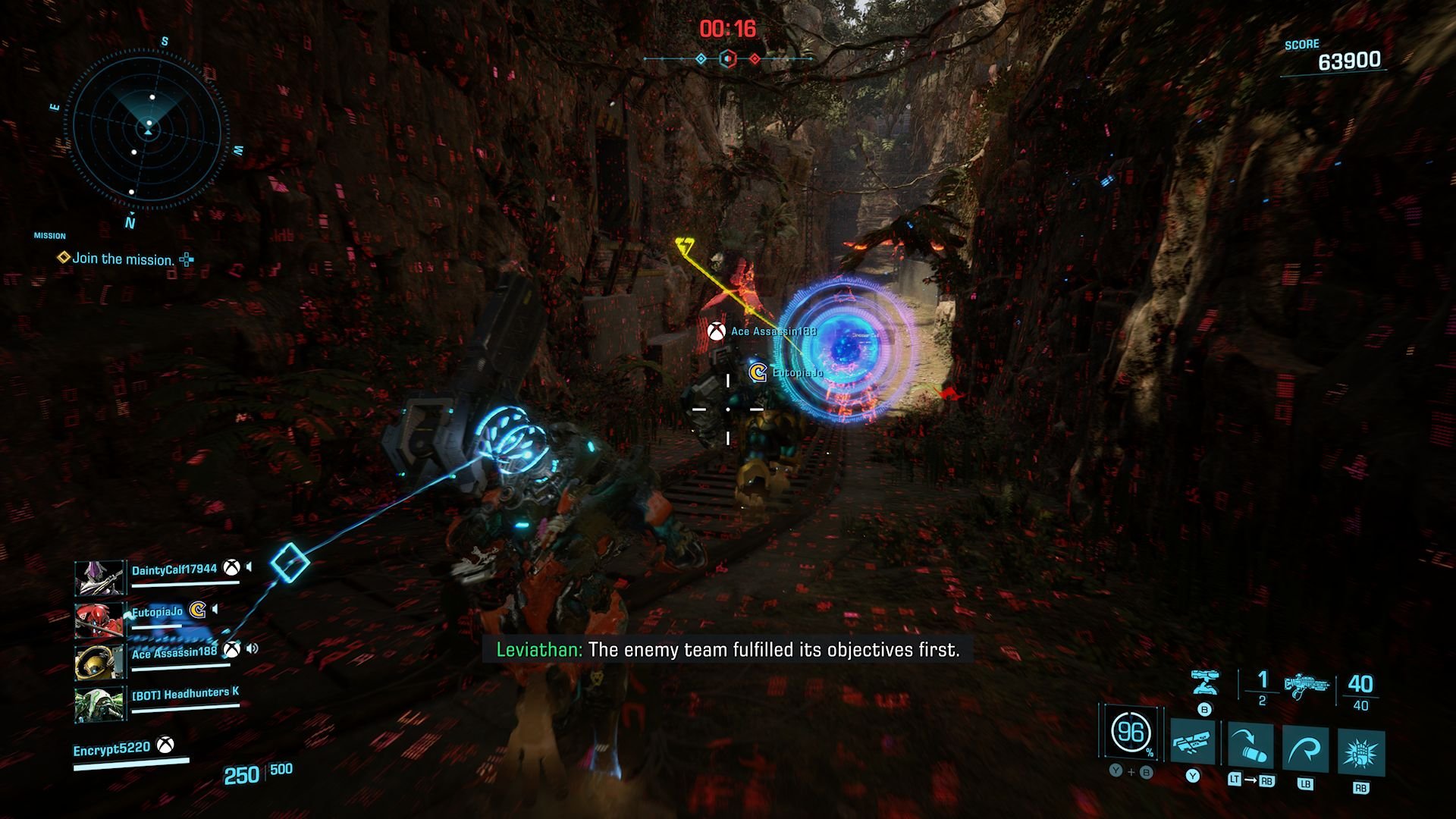The image size is (1456, 819).
Task: Select the Headhunters K bot portrait
Action: (x=99, y=704)
